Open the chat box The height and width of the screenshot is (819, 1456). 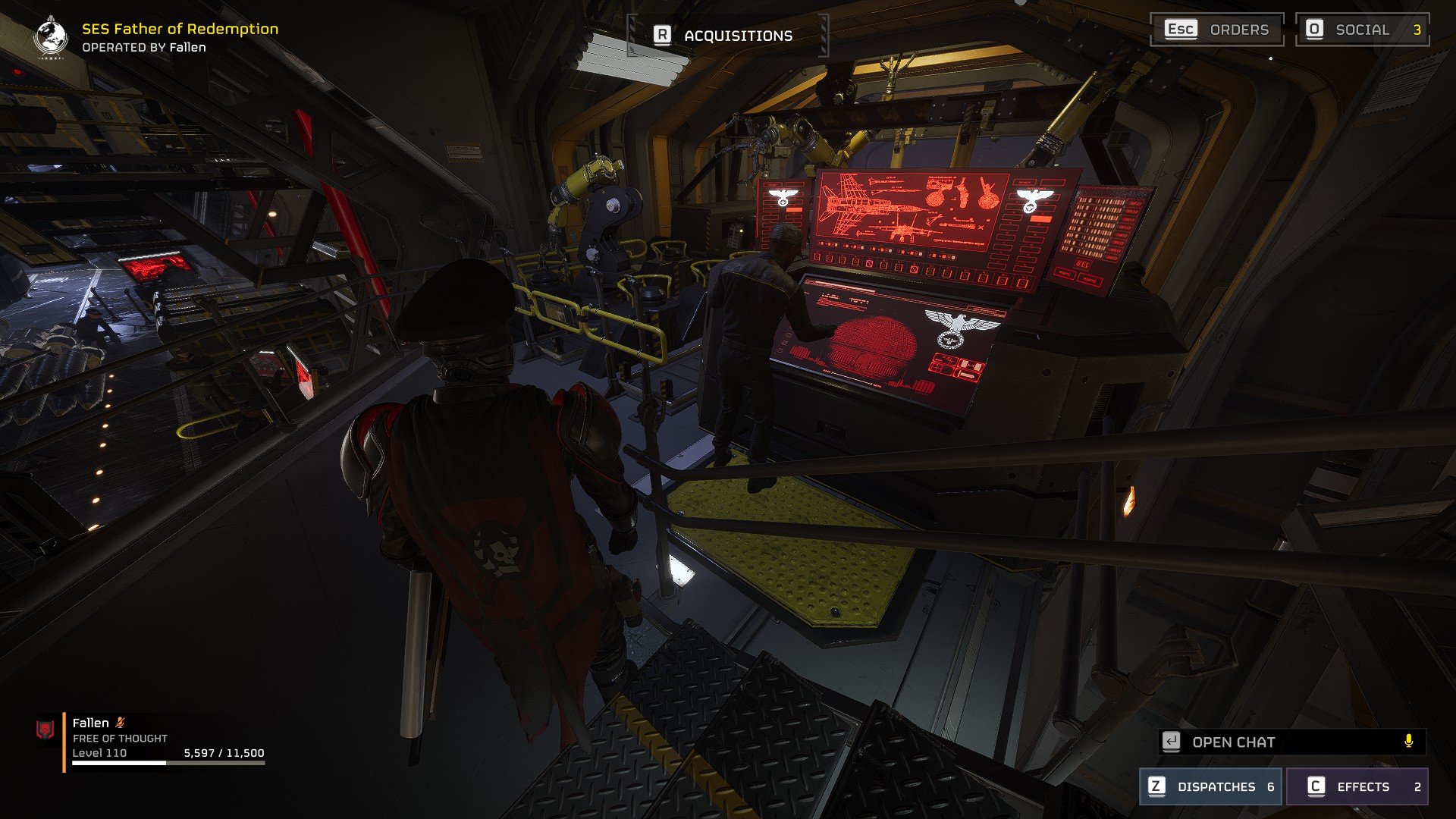[x=1282, y=742]
